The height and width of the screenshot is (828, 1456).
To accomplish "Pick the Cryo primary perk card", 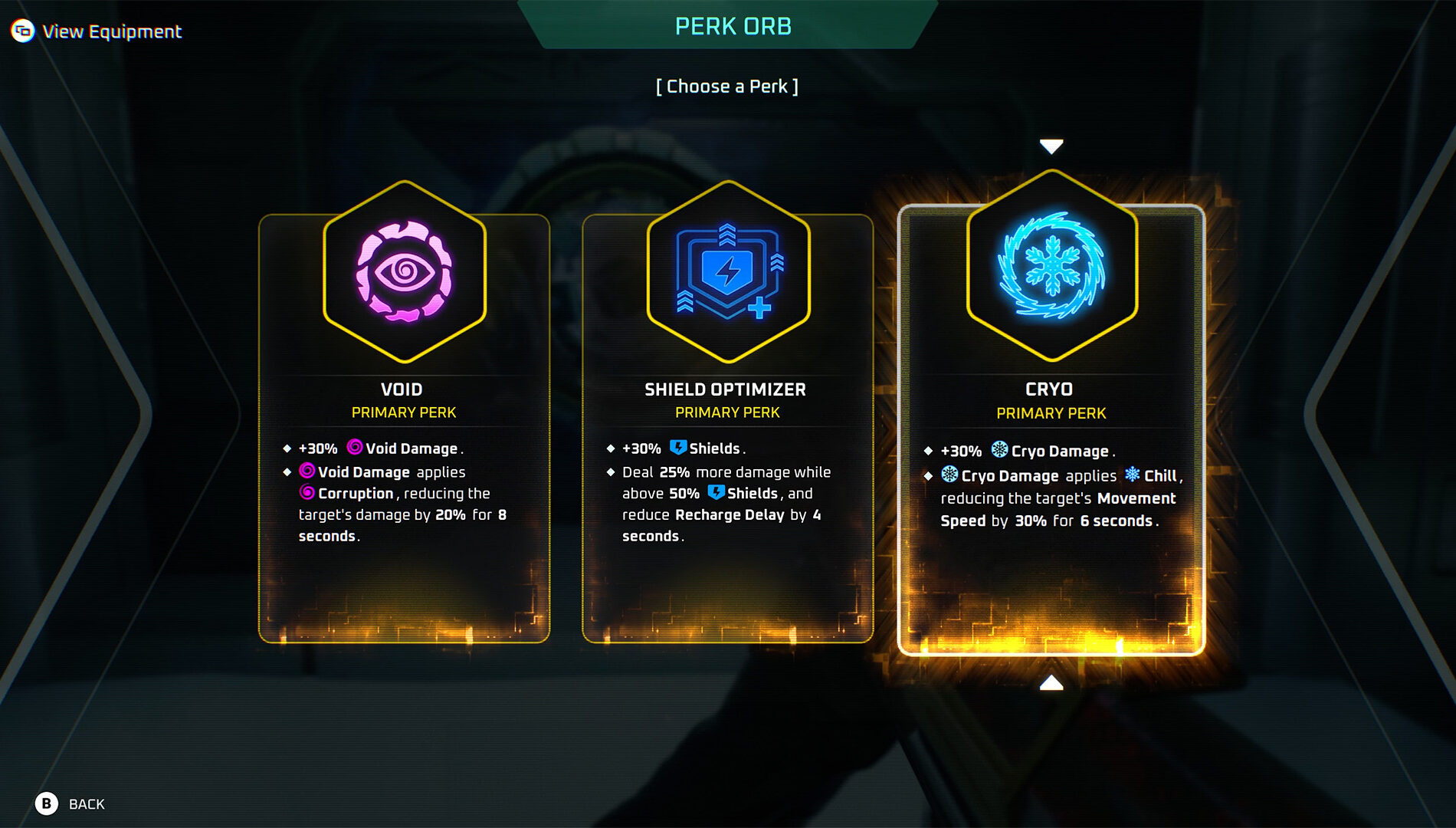I will [x=1051, y=429].
